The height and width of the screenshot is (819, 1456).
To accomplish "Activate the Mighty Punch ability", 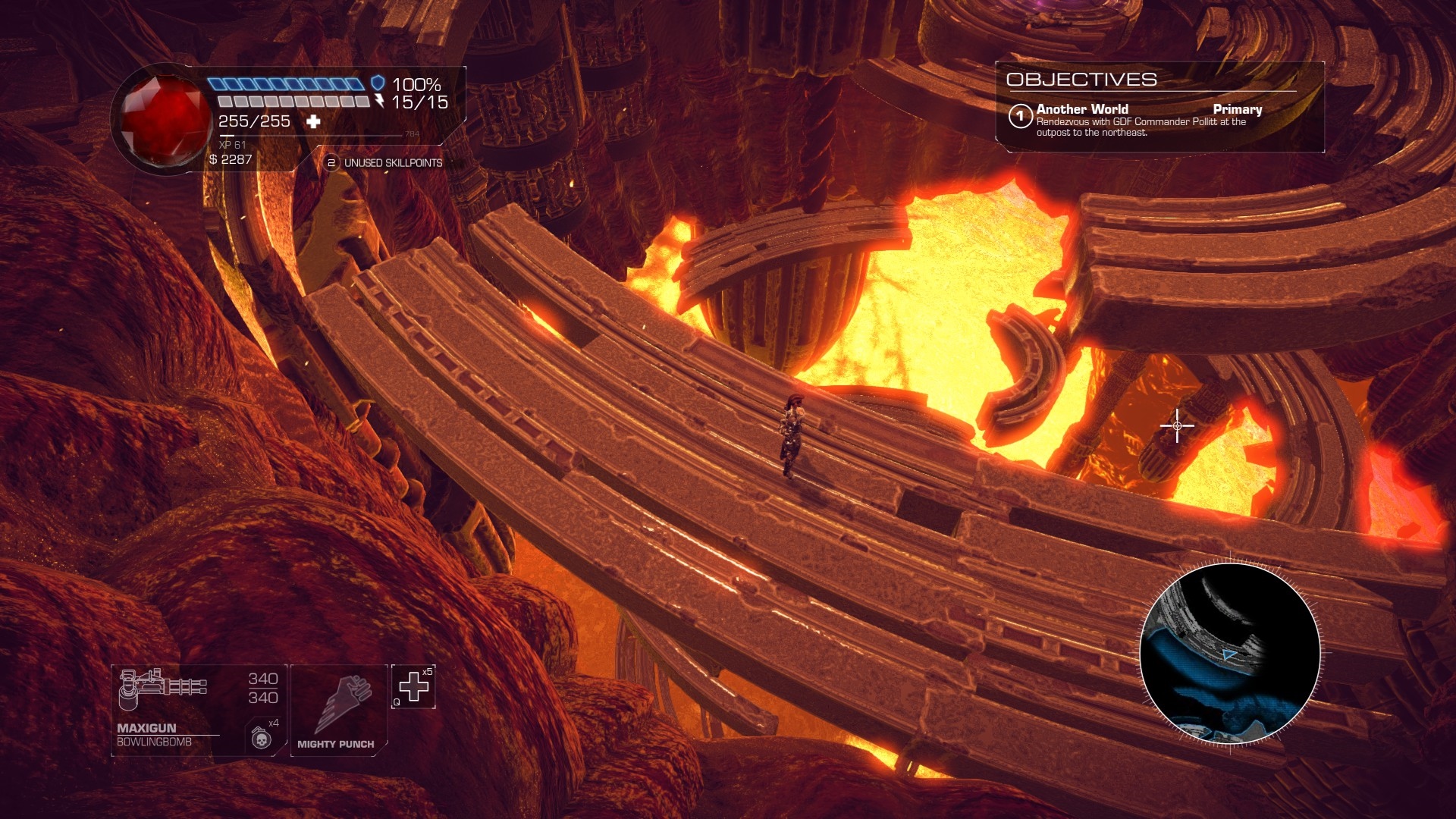I will pyautogui.click(x=338, y=710).
